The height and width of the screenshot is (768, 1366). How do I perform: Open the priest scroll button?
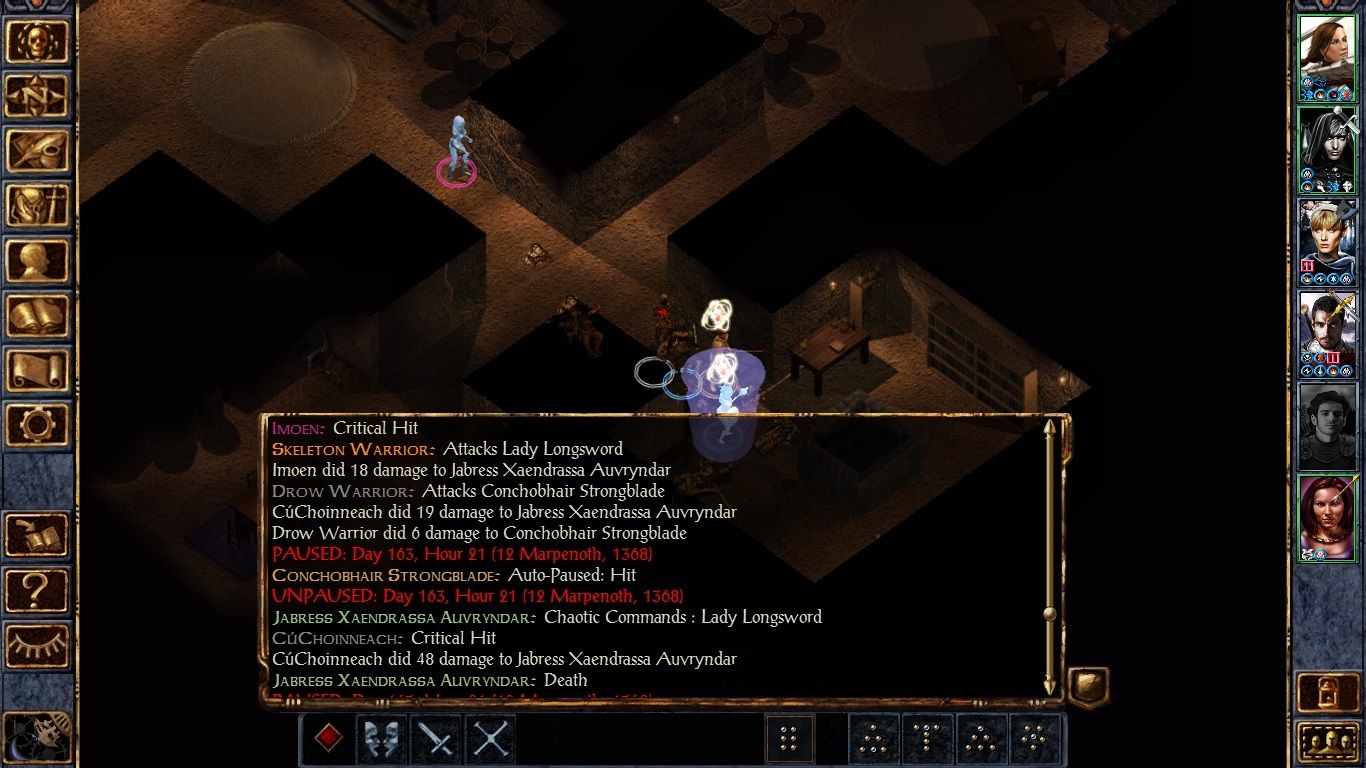[x=38, y=371]
